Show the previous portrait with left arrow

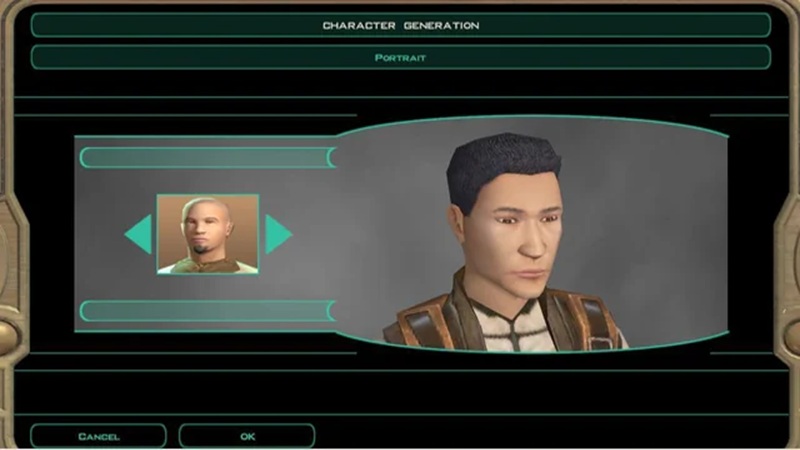point(139,234)
